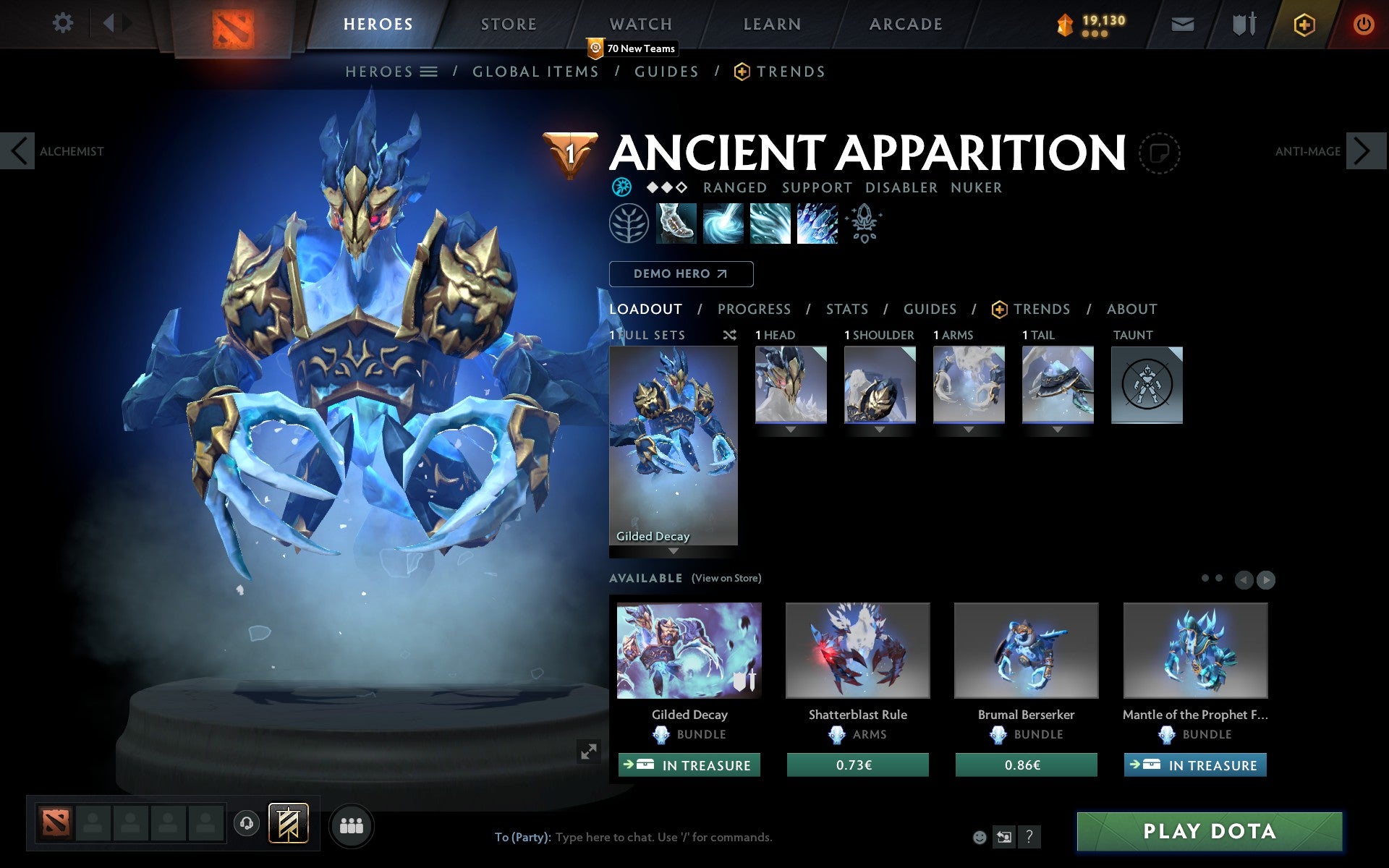Click the friends list icon near party slots

(352, 824)
